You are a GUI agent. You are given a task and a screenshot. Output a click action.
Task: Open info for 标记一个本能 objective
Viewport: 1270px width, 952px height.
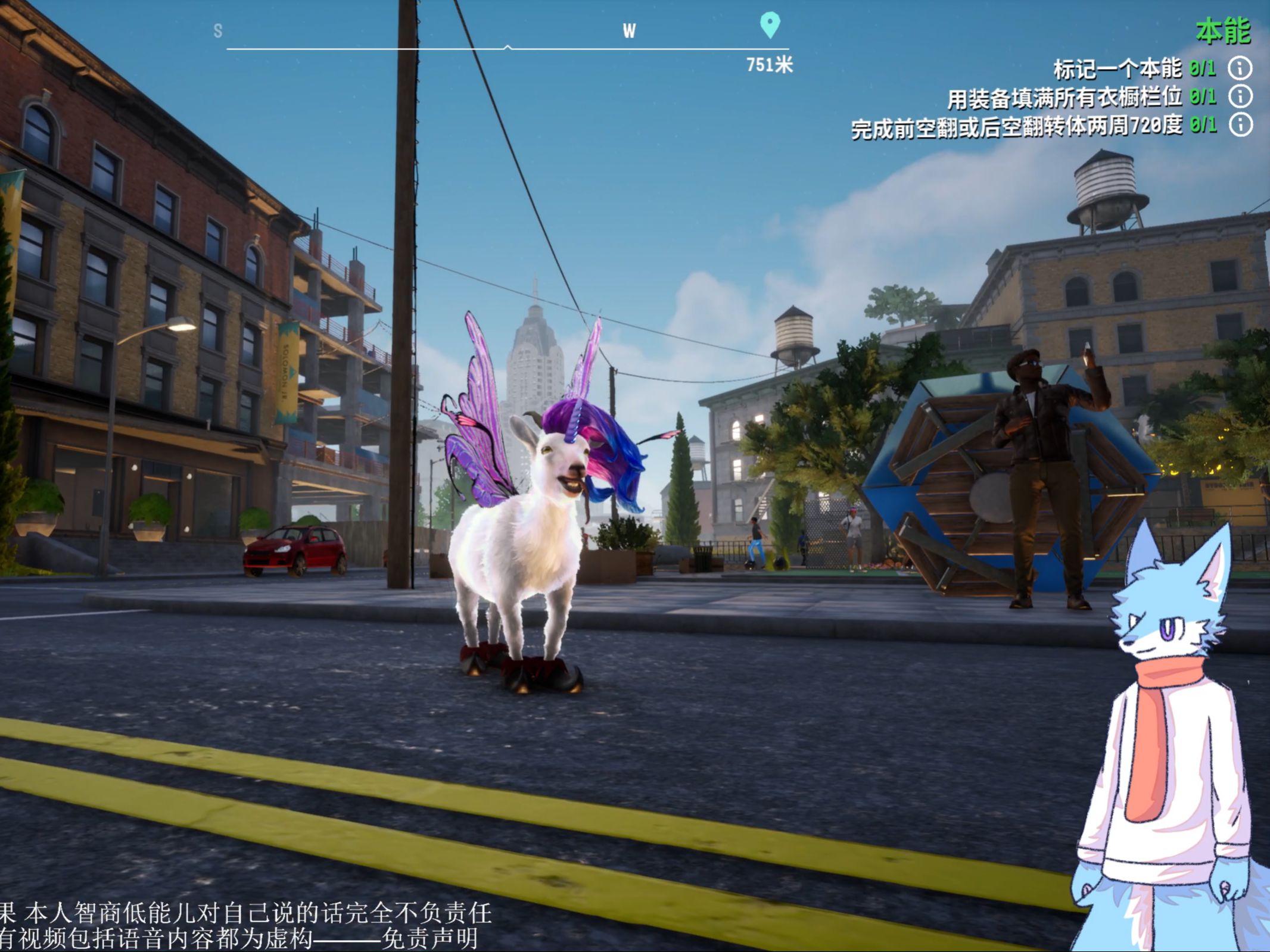(1240, 68)
